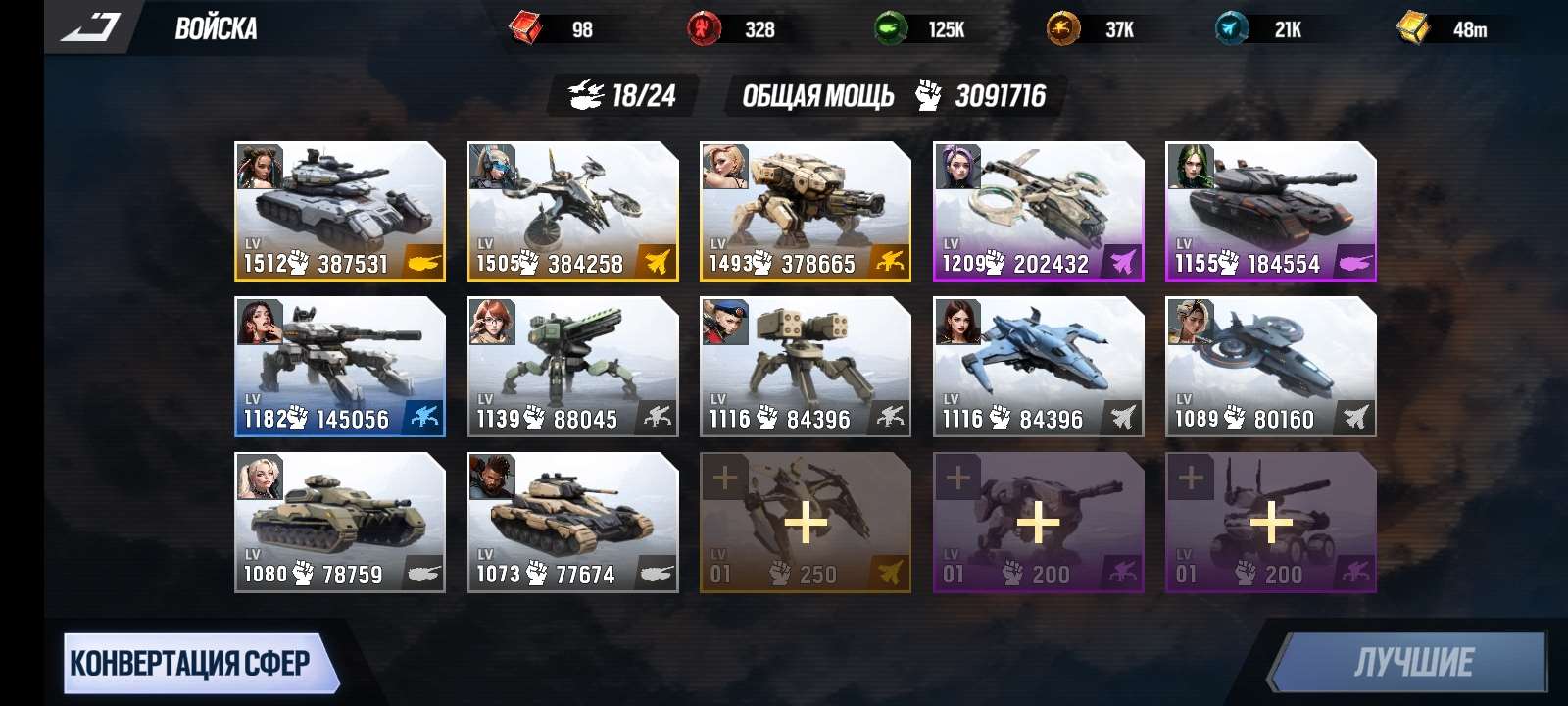Go back using the top-left arrow
Viewport: 1568px width, 706px height.
91,27
